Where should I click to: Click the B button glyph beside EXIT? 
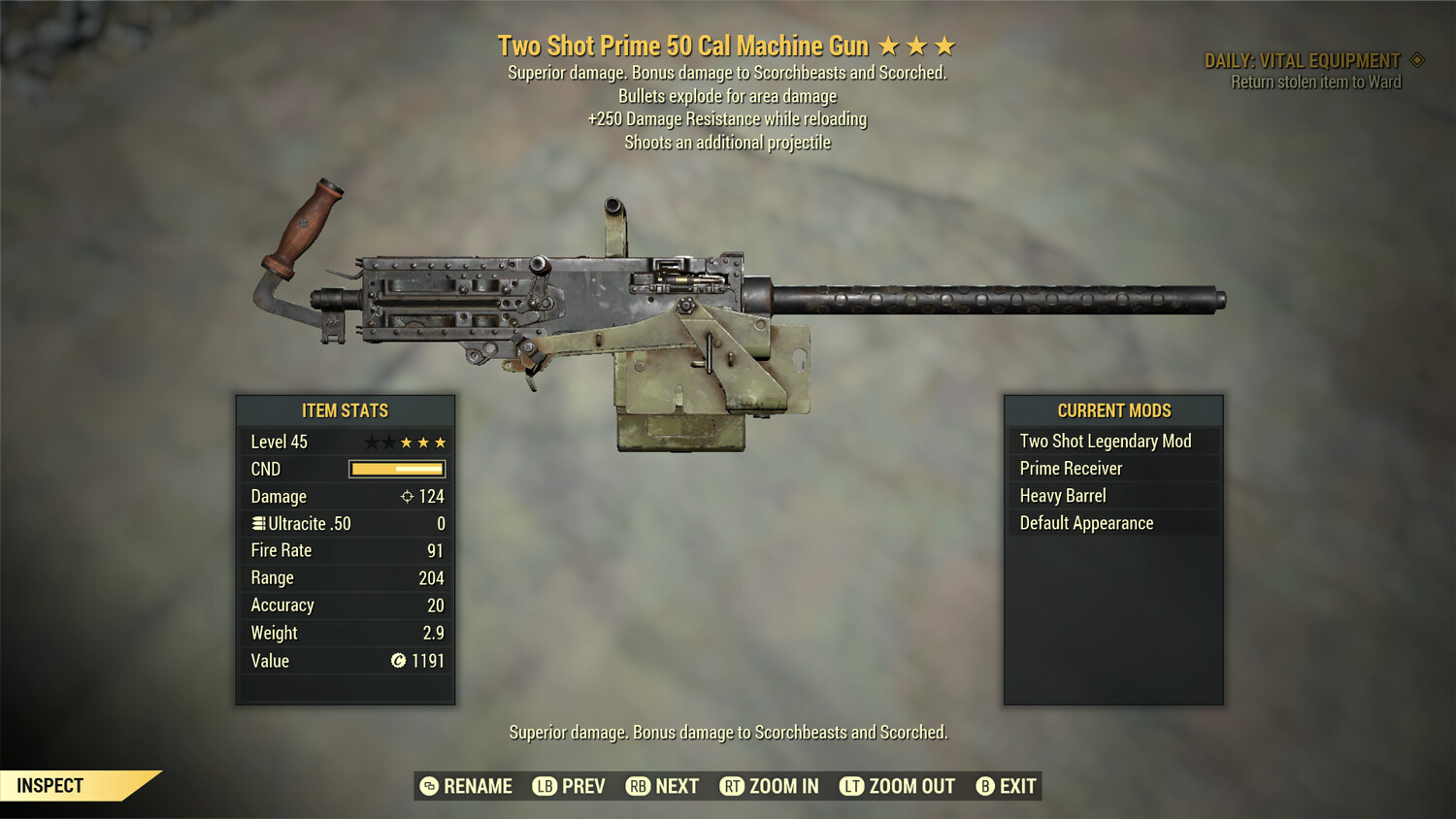(984, 786)
